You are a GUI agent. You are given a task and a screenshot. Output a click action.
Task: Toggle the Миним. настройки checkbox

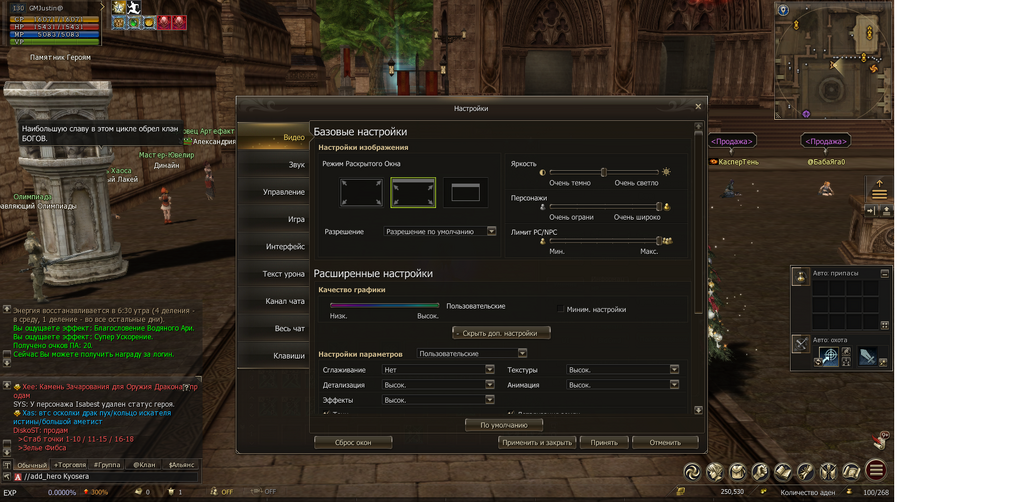pos(560,309)
